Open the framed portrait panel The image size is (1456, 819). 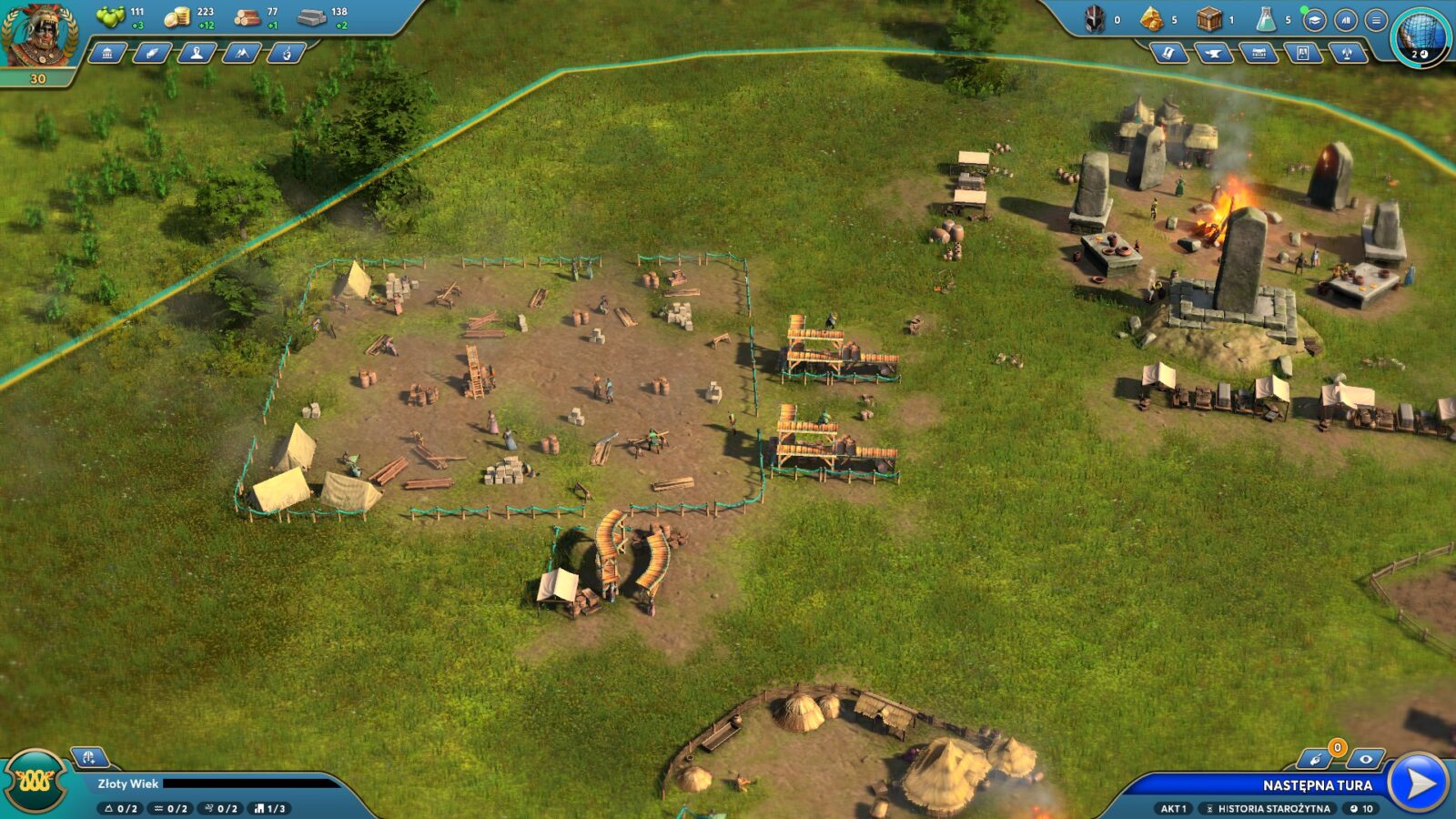[1303, 54]
